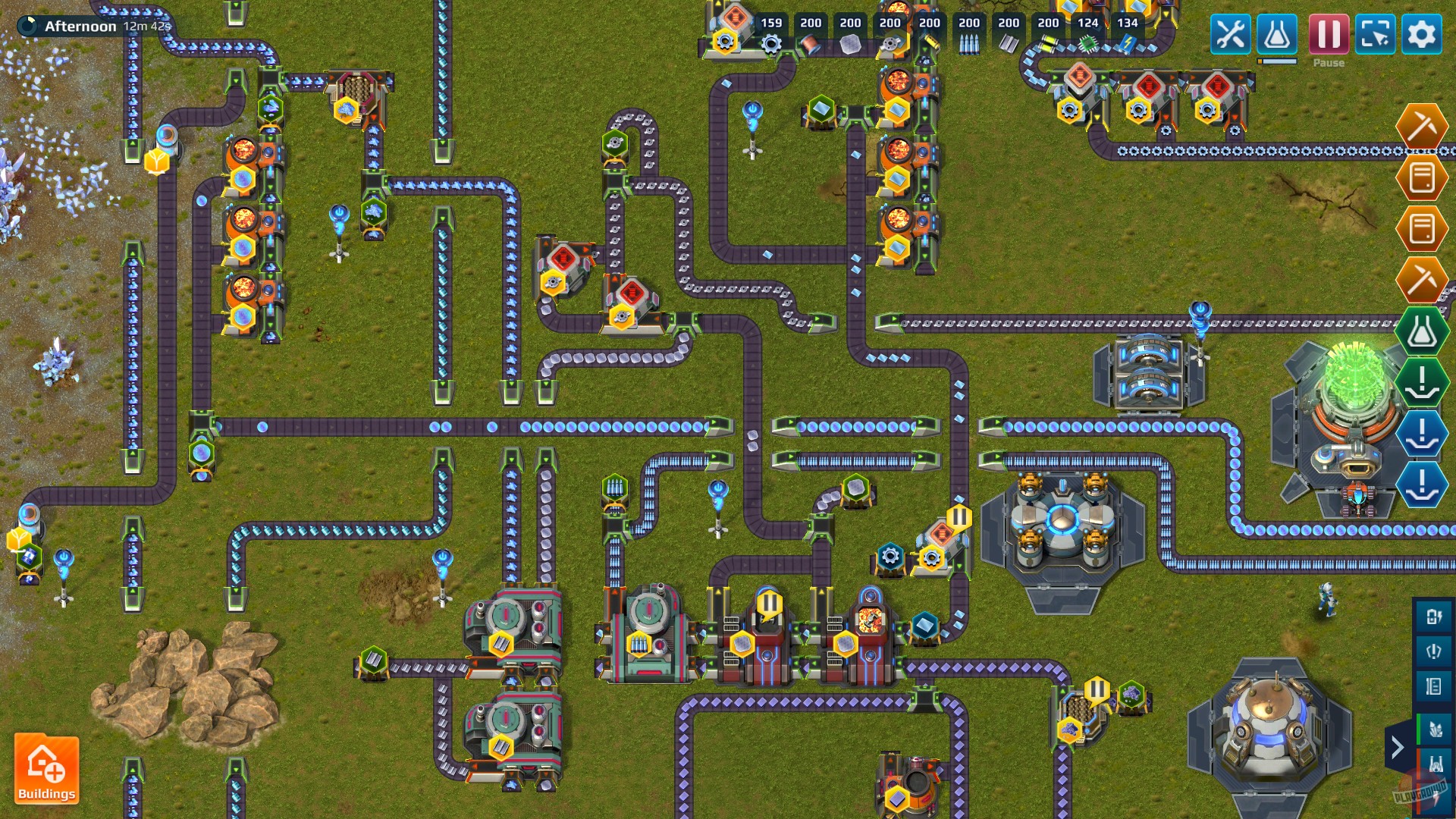1456x819 pixels.
Task: Click the shield warning icon in bottom-right sidebar
Action: (1432, 650)
